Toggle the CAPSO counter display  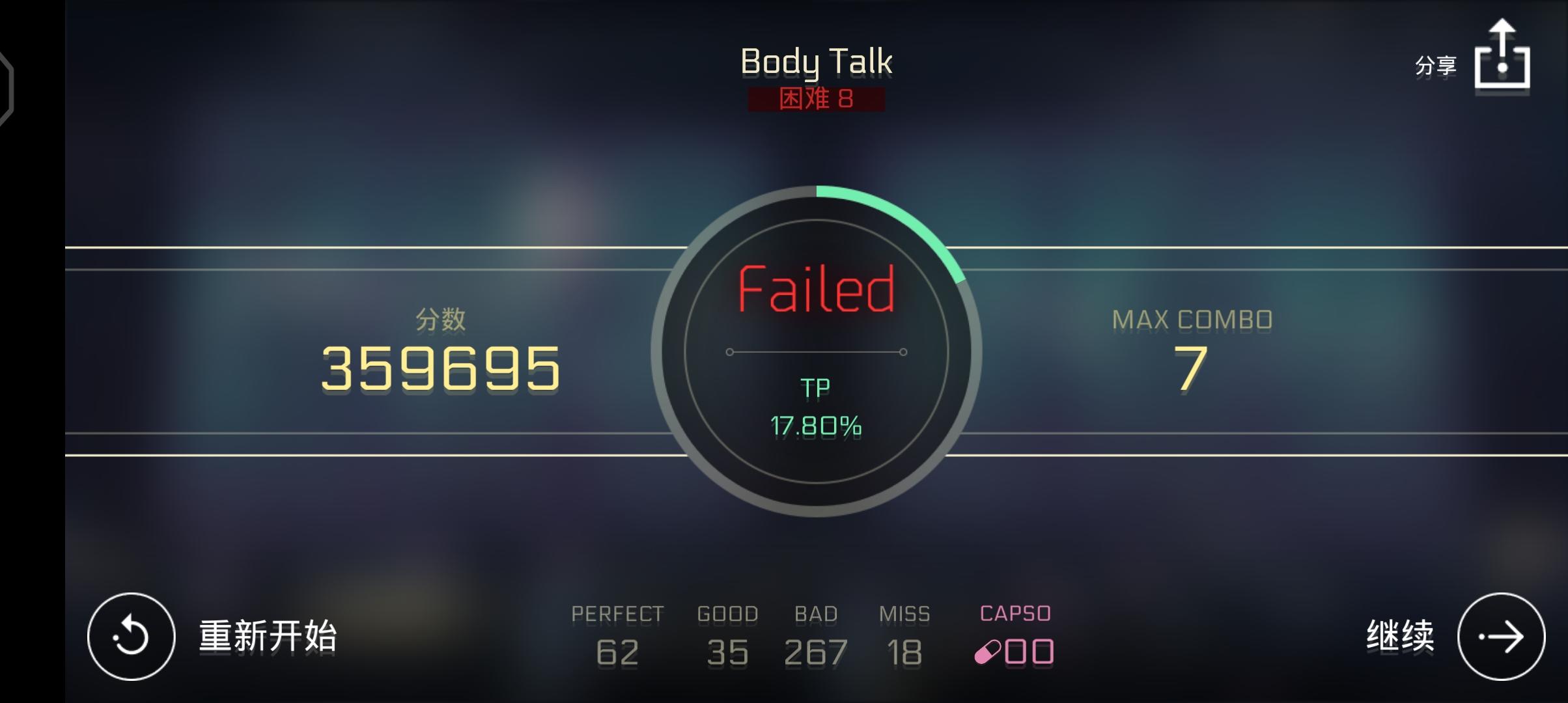1015,613
